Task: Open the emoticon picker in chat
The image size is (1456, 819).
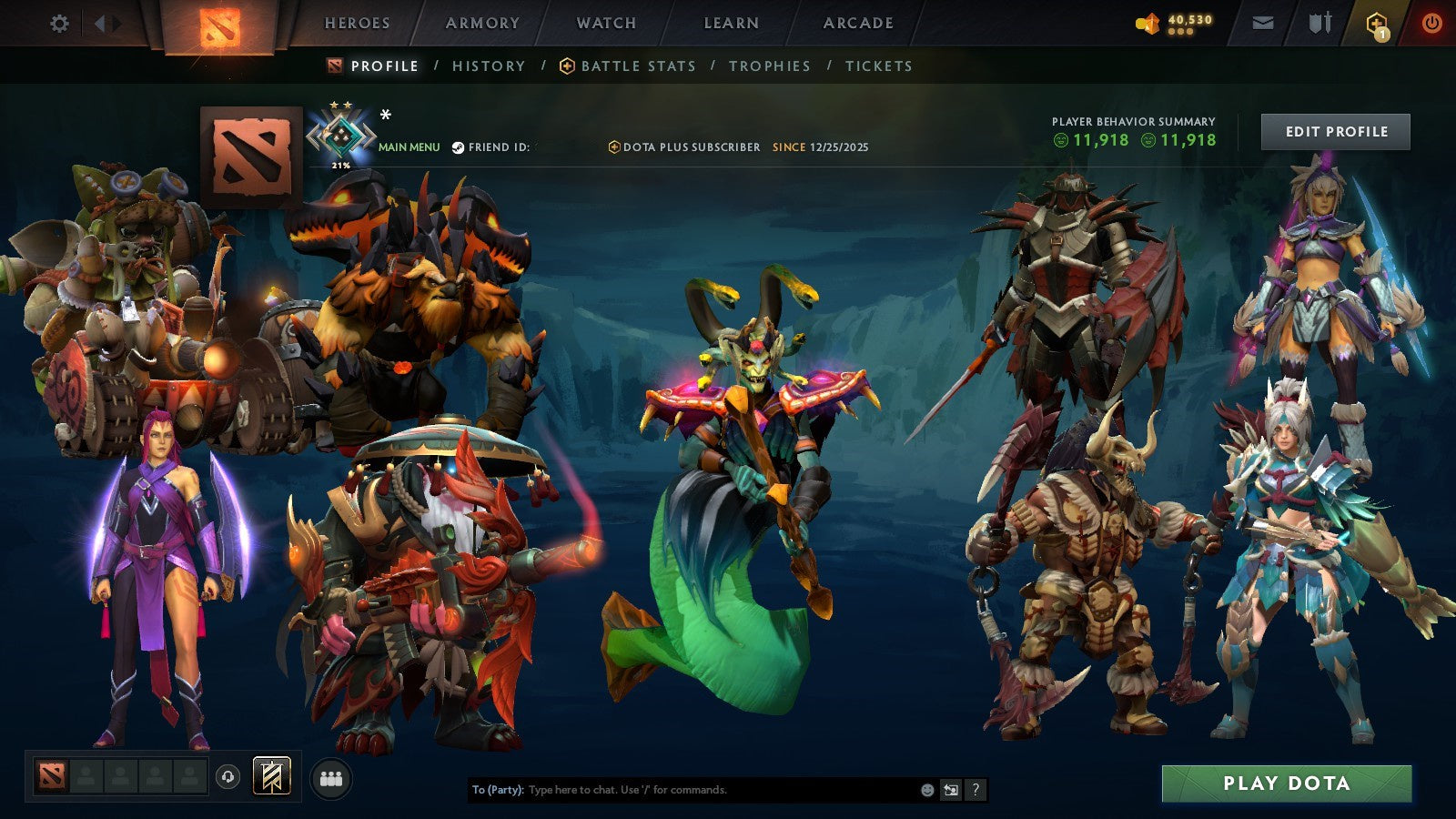Action: pos(925,791)
